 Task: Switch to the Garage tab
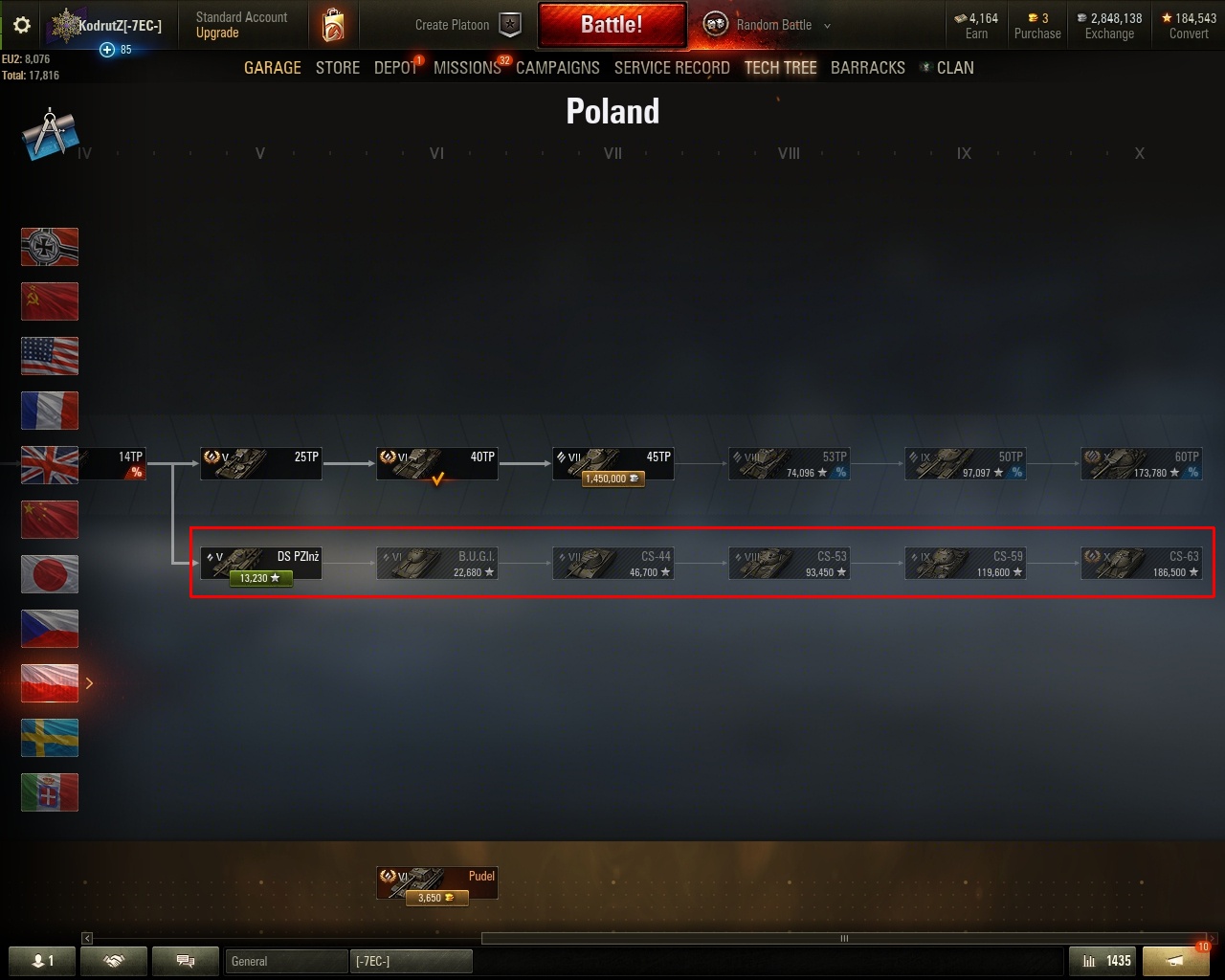point(272,68)
